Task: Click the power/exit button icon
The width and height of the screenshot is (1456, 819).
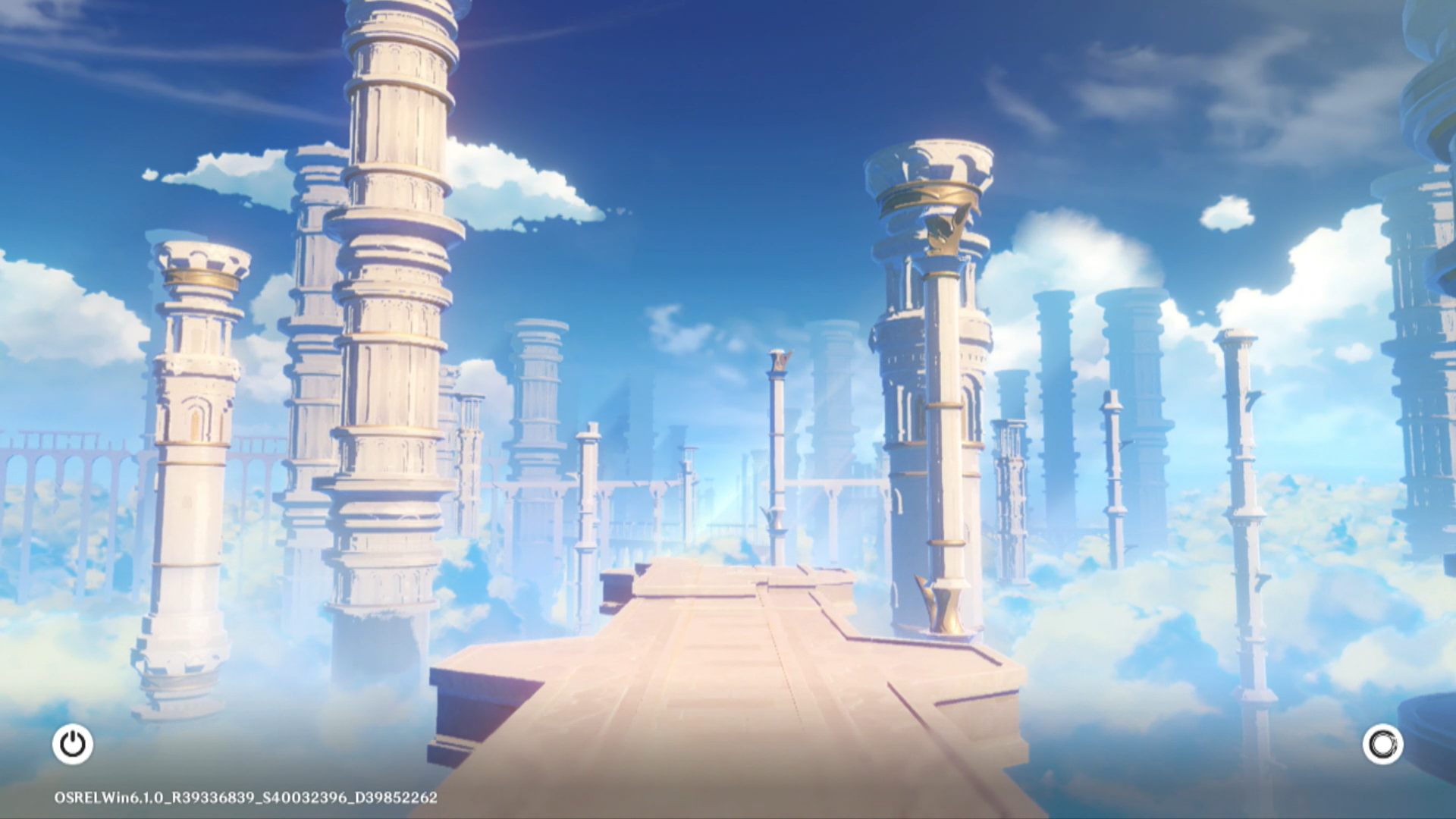Action: click(73, 744)
